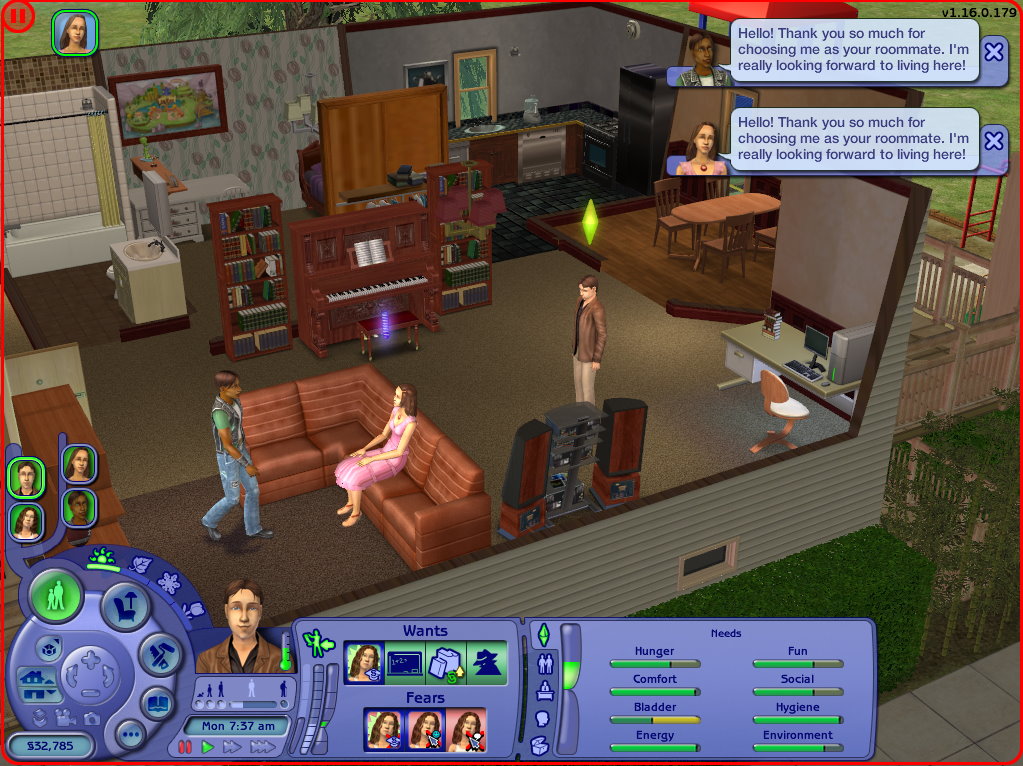
Task: Open Build mode with saw and roller
Action: 159,653
